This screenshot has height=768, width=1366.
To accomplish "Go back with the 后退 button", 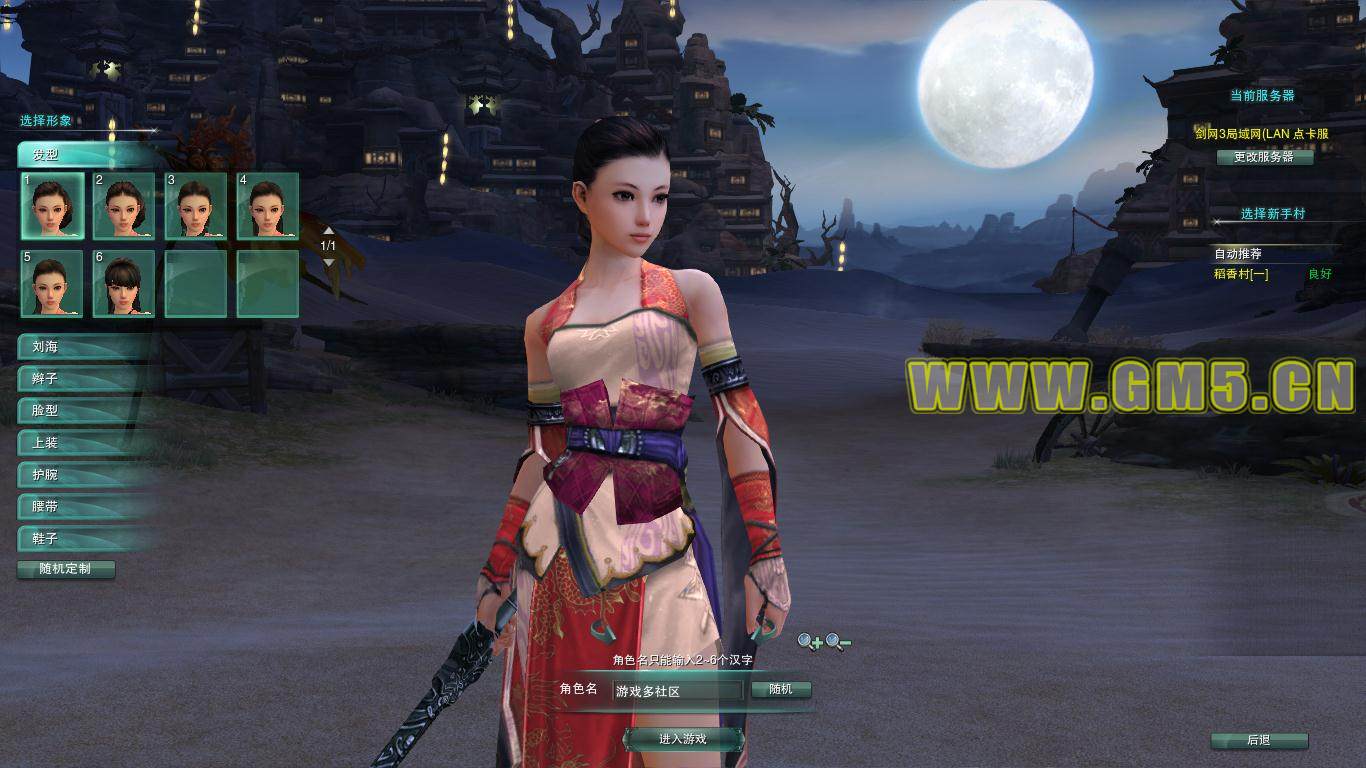I will (1259, 741).
